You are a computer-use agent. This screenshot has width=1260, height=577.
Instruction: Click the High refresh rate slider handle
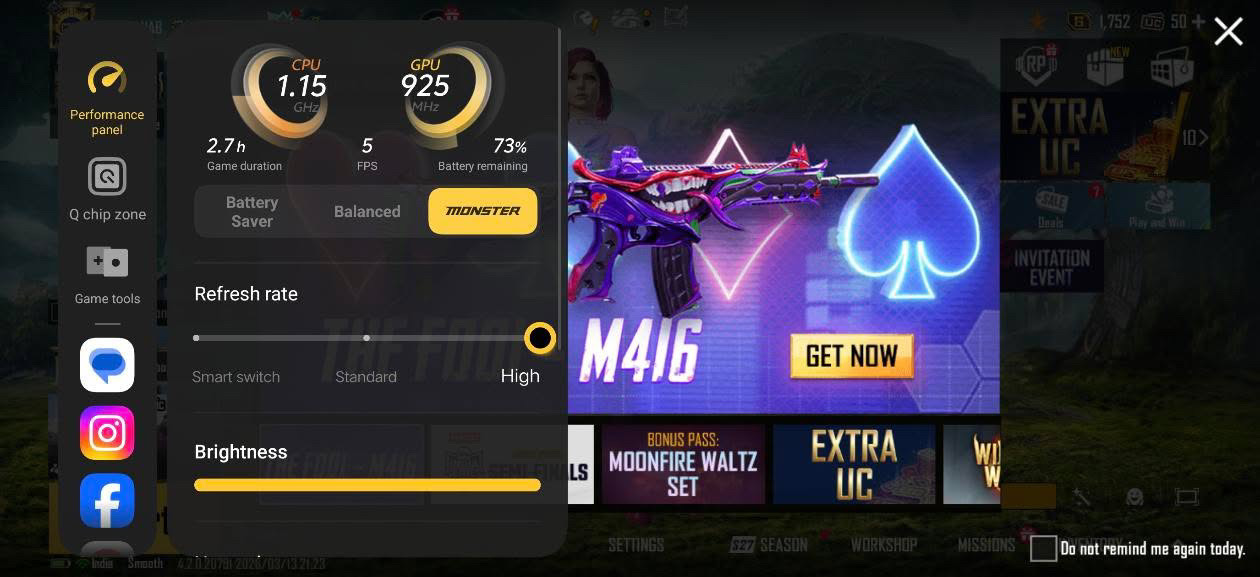coord(540,338)
